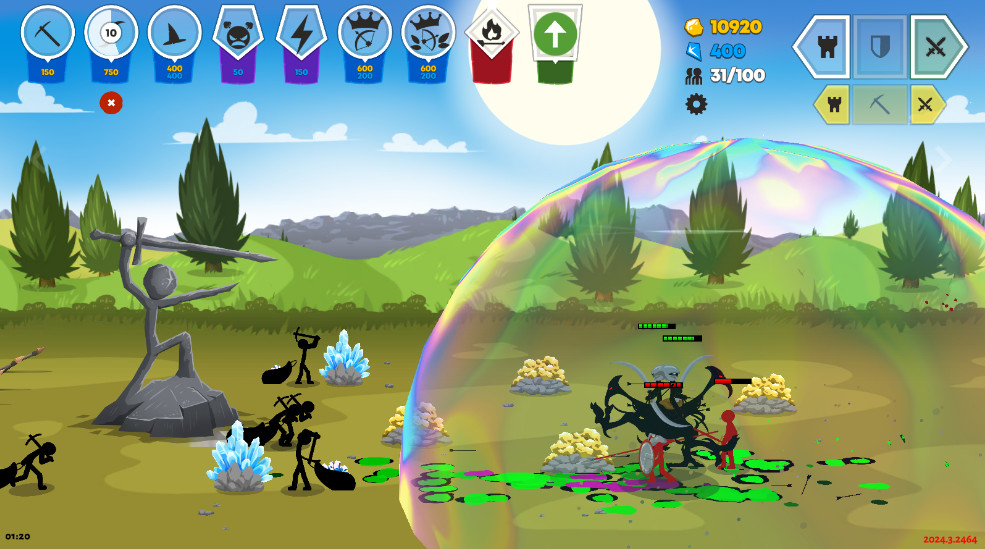Send miners to attack with yellow swords button
This screenshot has height=549, width=985.
[x=926, y=104]
